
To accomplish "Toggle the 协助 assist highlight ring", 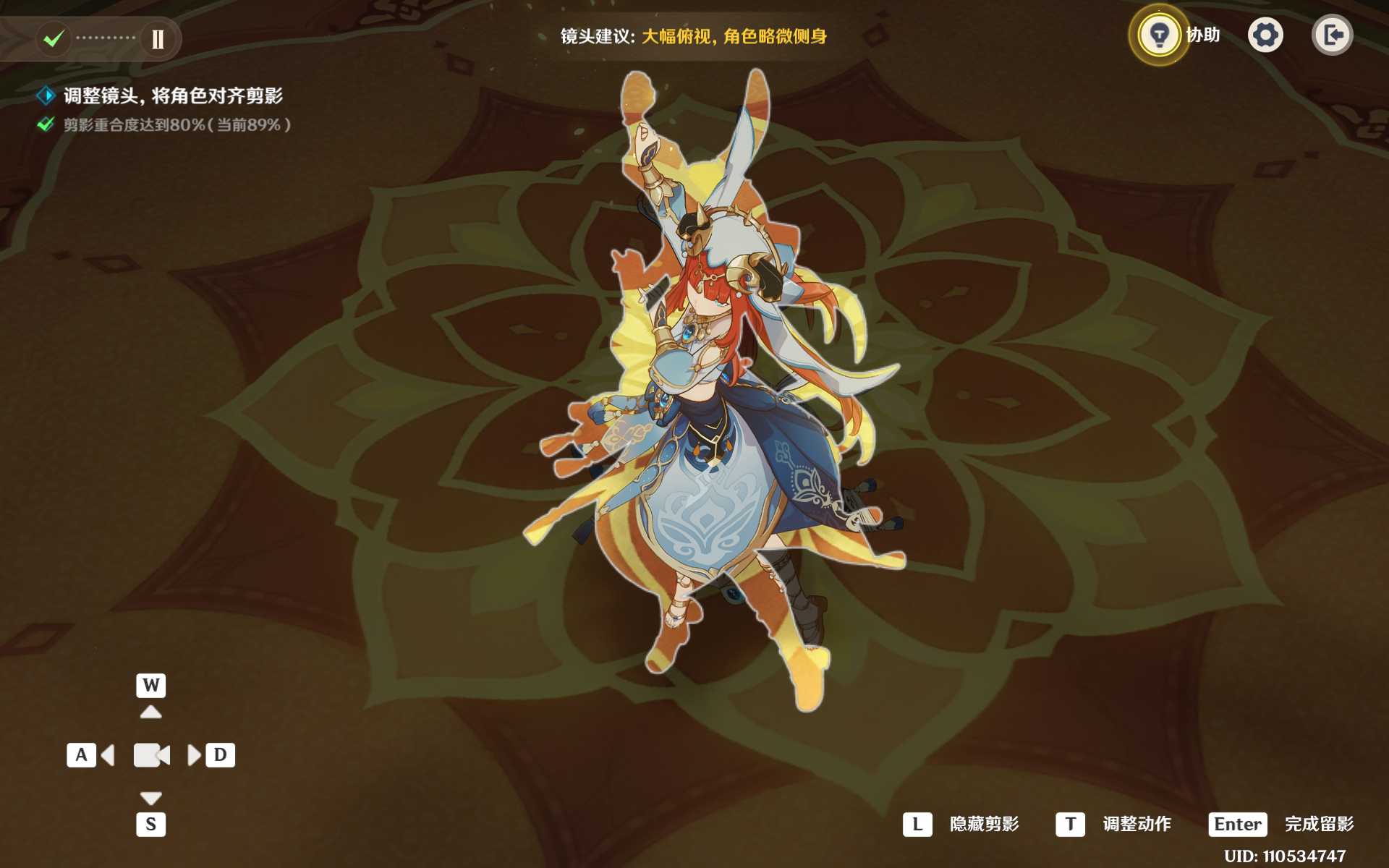I will [x=1159, y=34].
